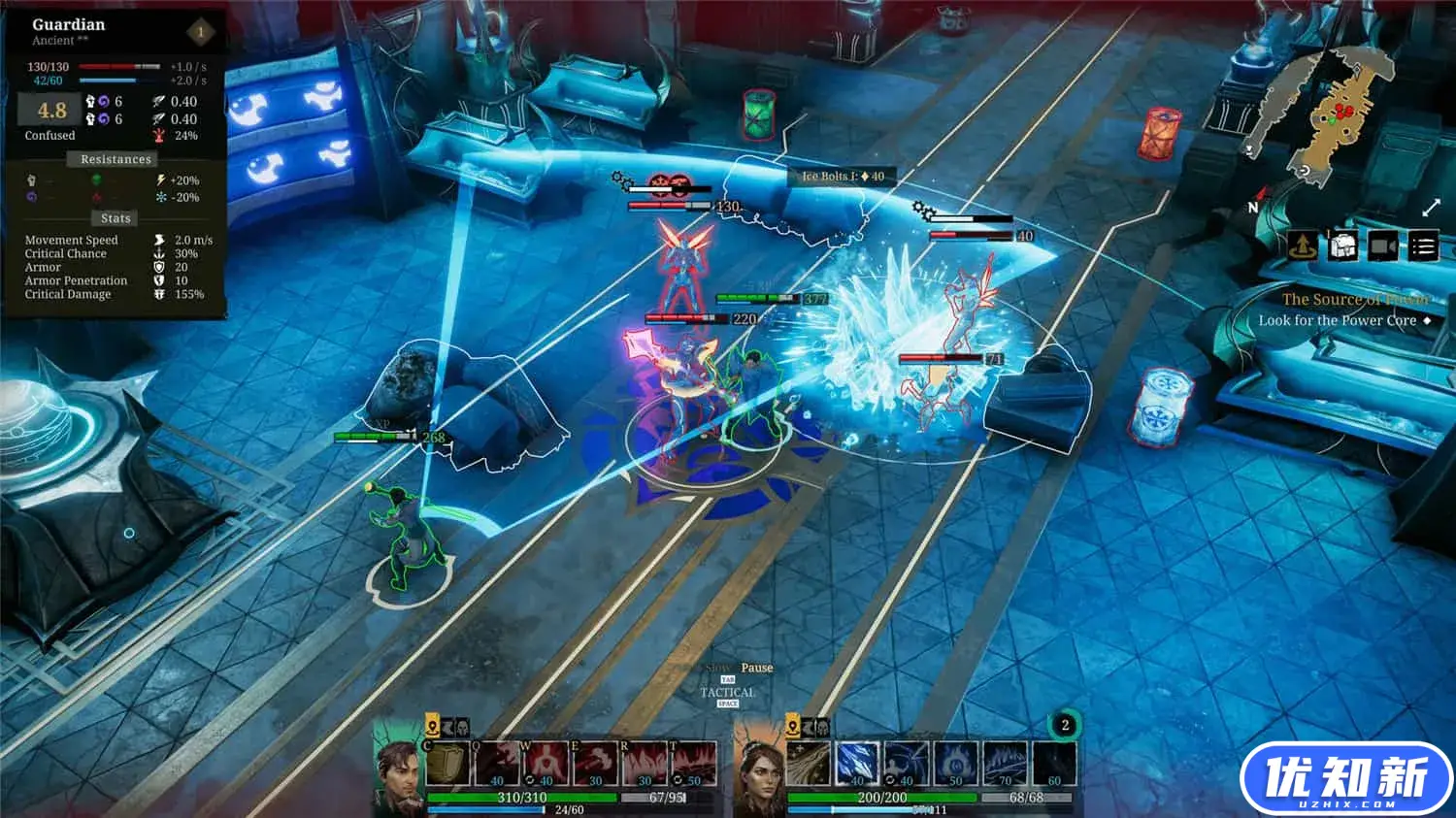This screenshot has height=818, width=1456.
Task: Expand the minimap with the diagonal arrows
Action: (1431, 208)
